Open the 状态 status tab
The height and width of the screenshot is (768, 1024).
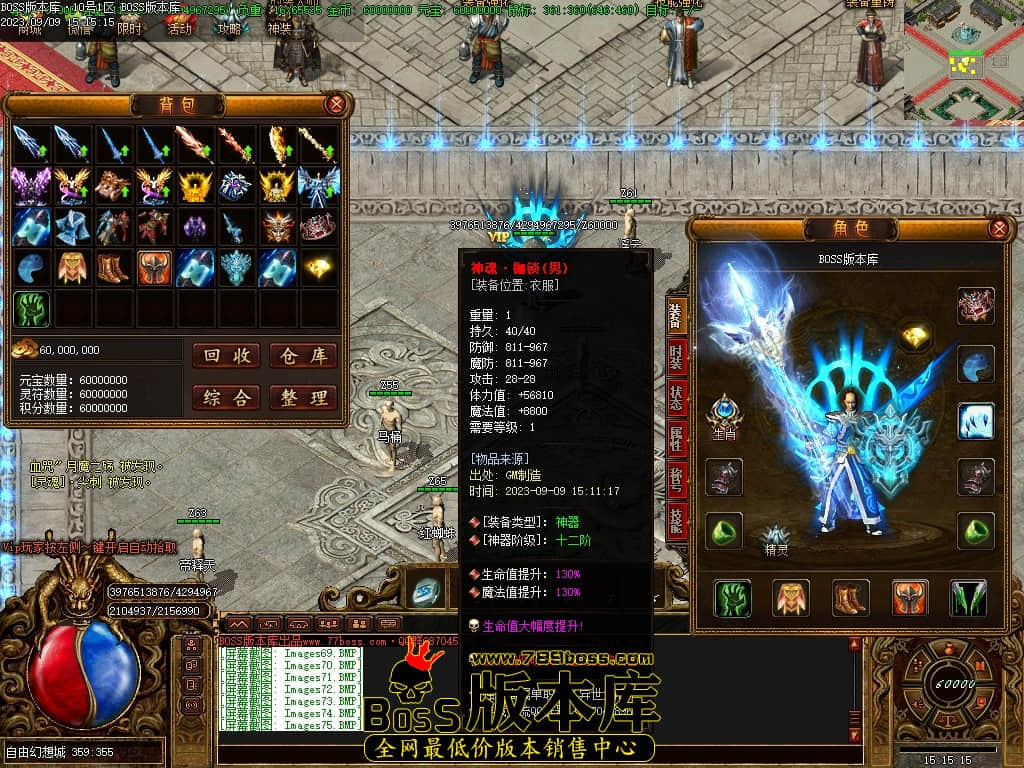[x=677, y=400]
